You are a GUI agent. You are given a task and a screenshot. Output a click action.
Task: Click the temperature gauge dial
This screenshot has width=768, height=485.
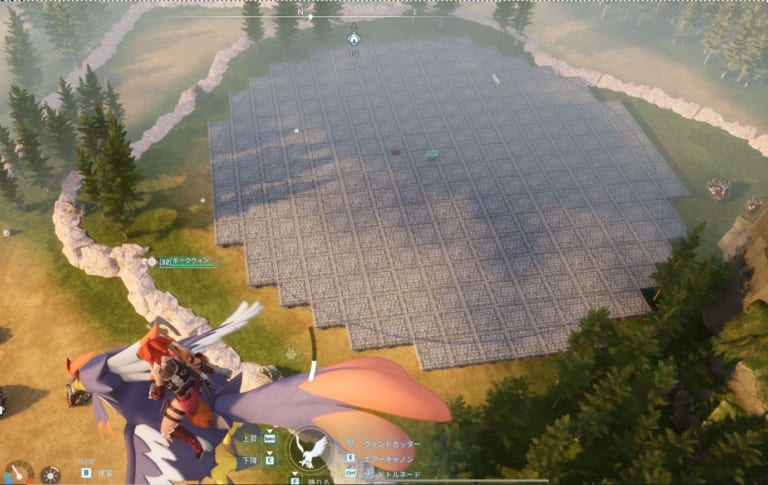(18, 472)
